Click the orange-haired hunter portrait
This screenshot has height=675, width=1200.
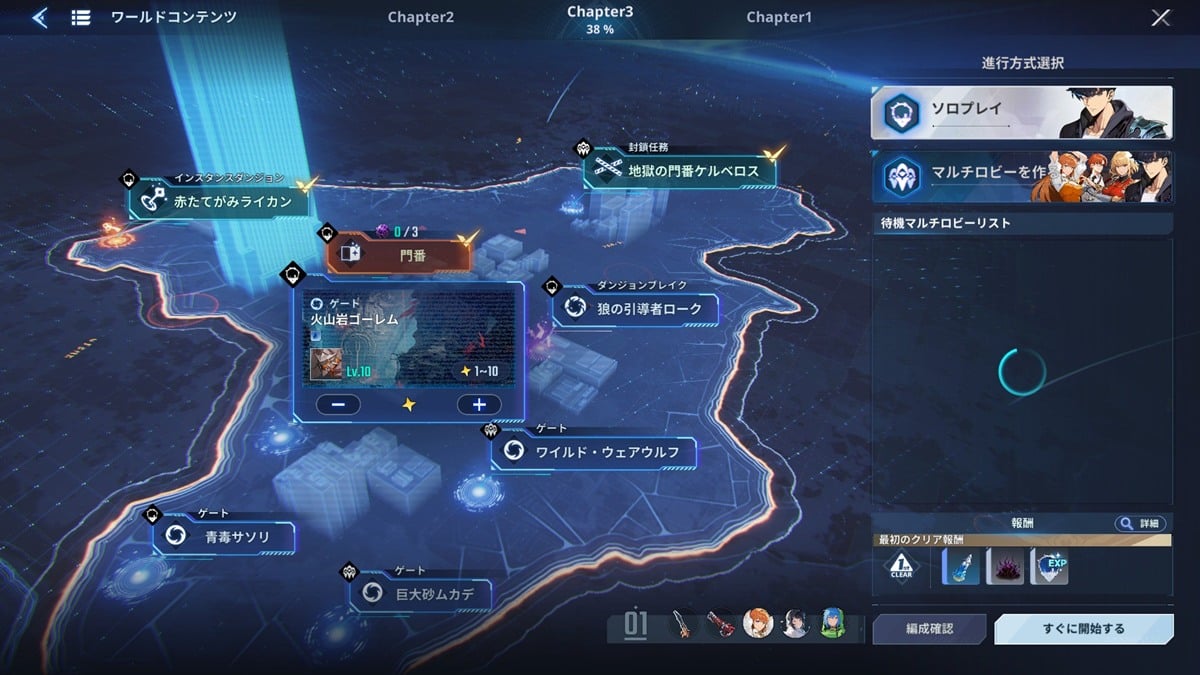[x=758, y=625]
